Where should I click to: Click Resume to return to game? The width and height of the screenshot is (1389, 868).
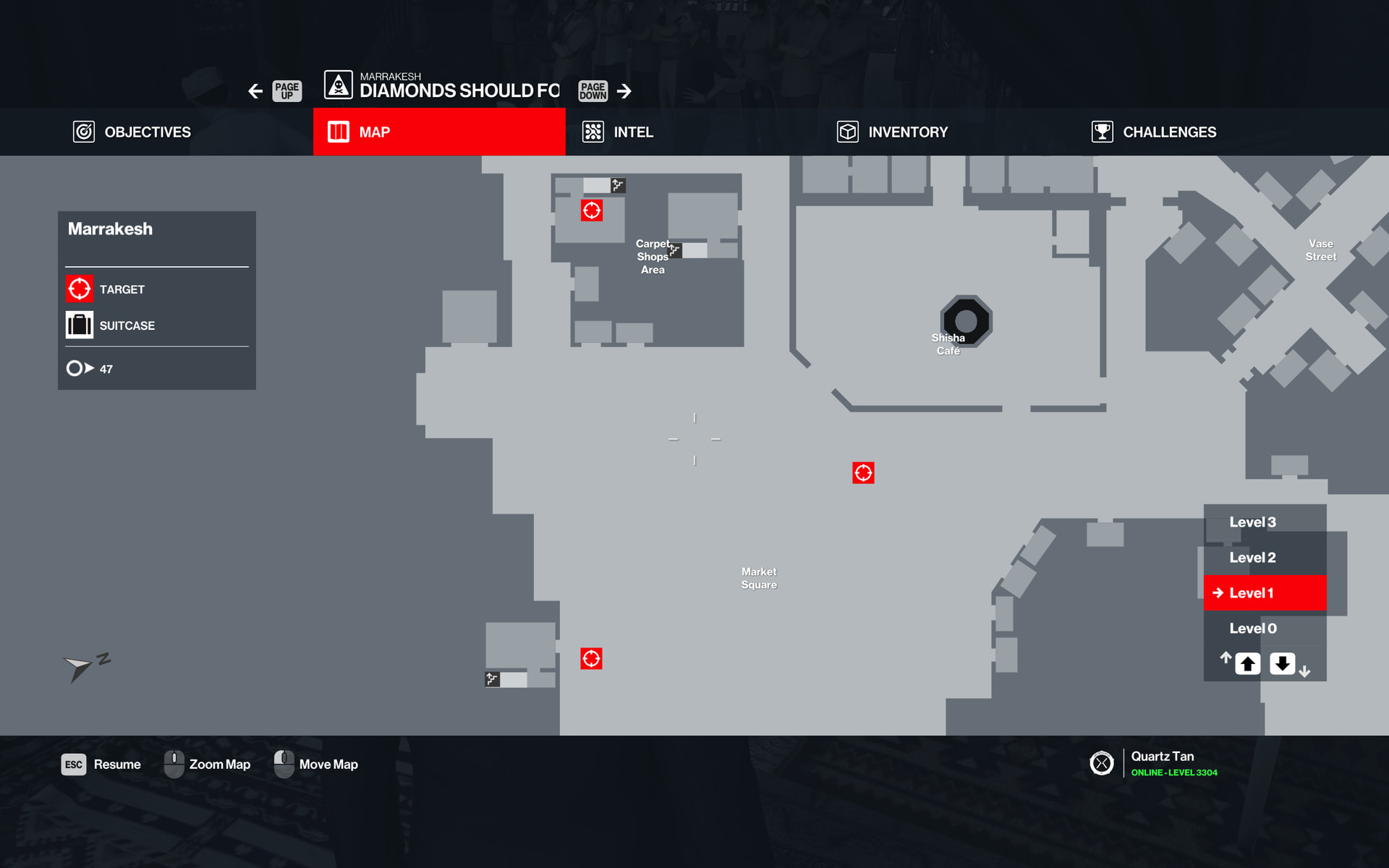click(x=101, y=765)
